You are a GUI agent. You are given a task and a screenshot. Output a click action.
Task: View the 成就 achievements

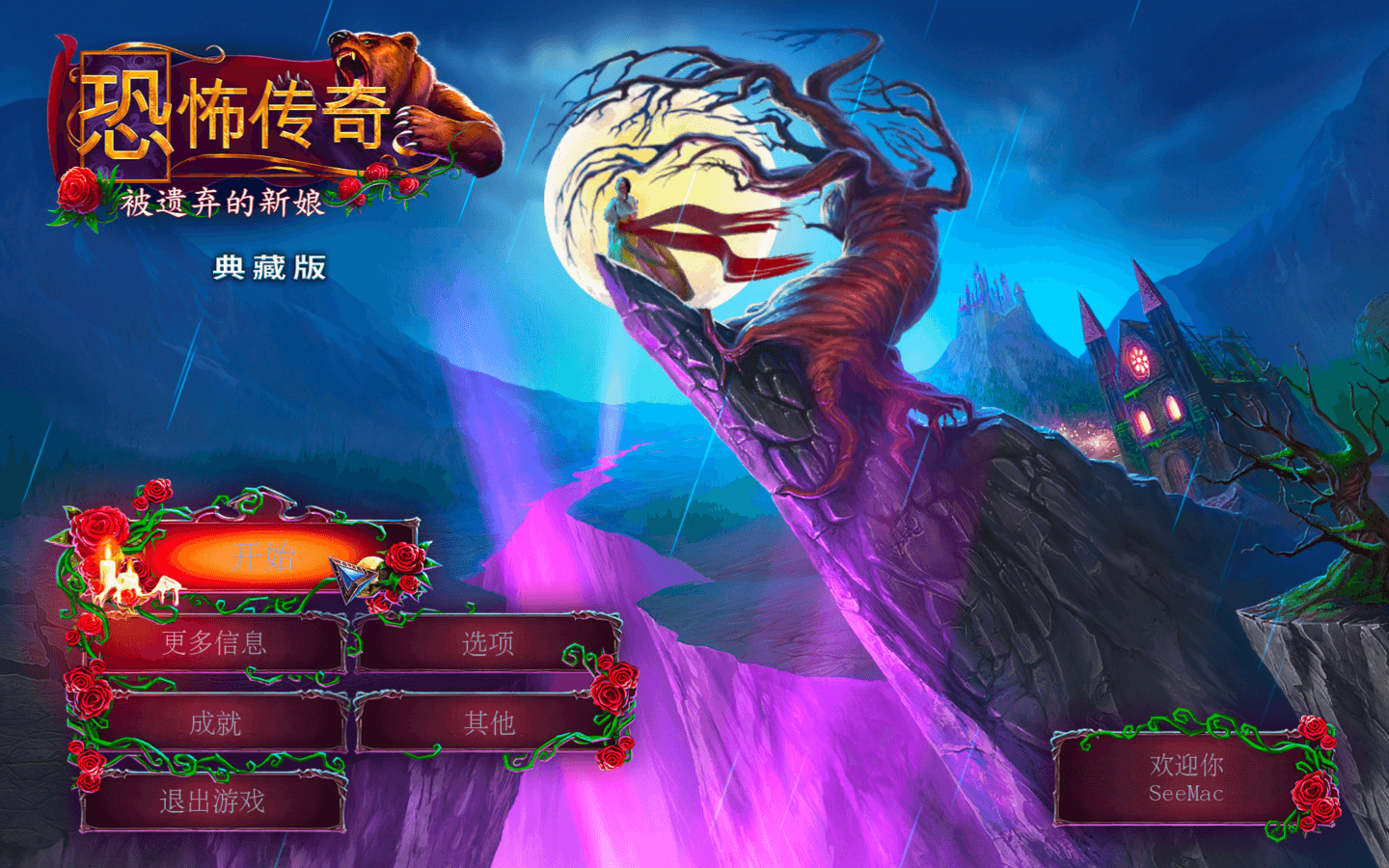(214, 722)
